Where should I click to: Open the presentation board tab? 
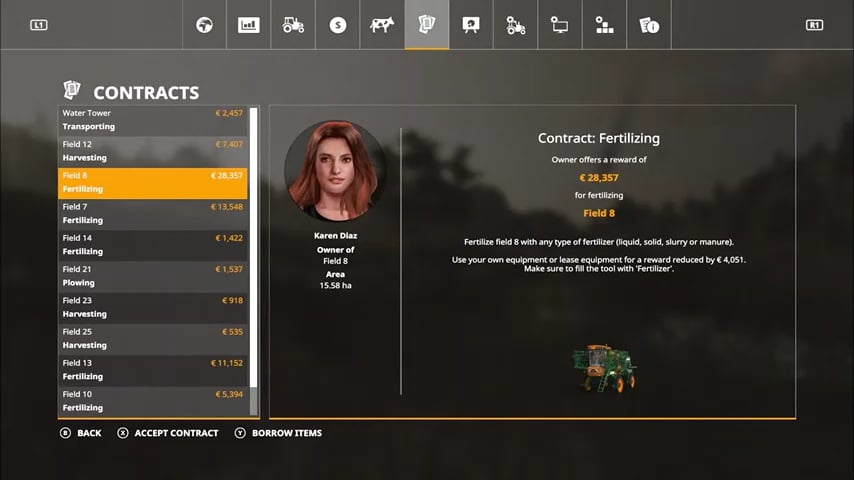tap(470, 25)
